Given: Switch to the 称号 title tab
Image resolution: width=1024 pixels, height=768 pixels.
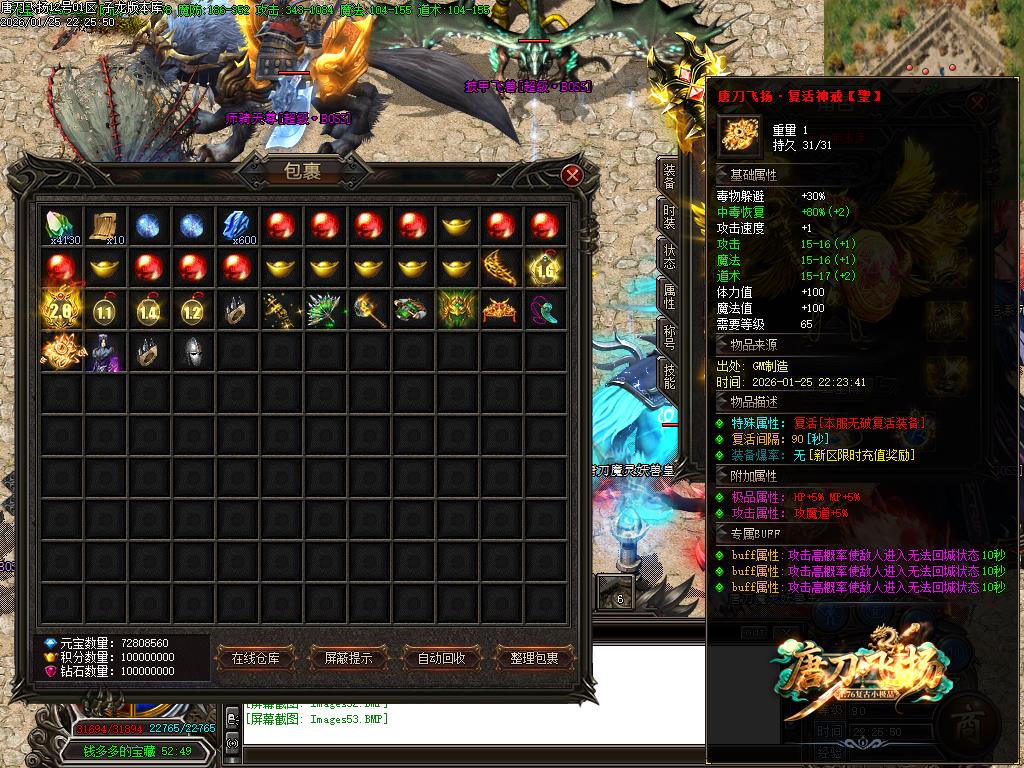Looking at the screenshot, I should tap(669, 336).
